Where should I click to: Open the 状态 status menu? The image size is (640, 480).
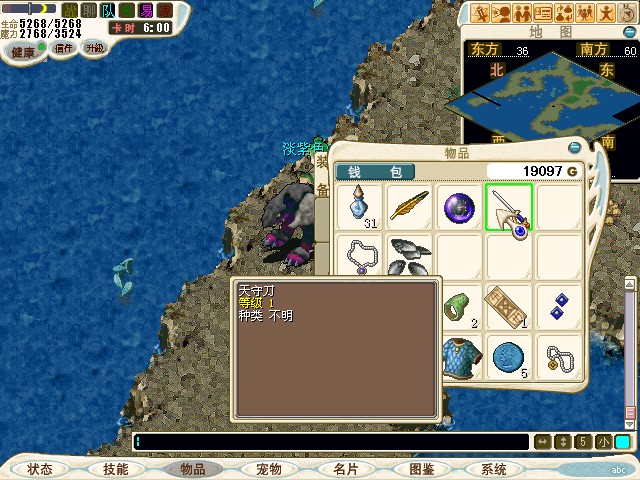click(x=40, y=468)
